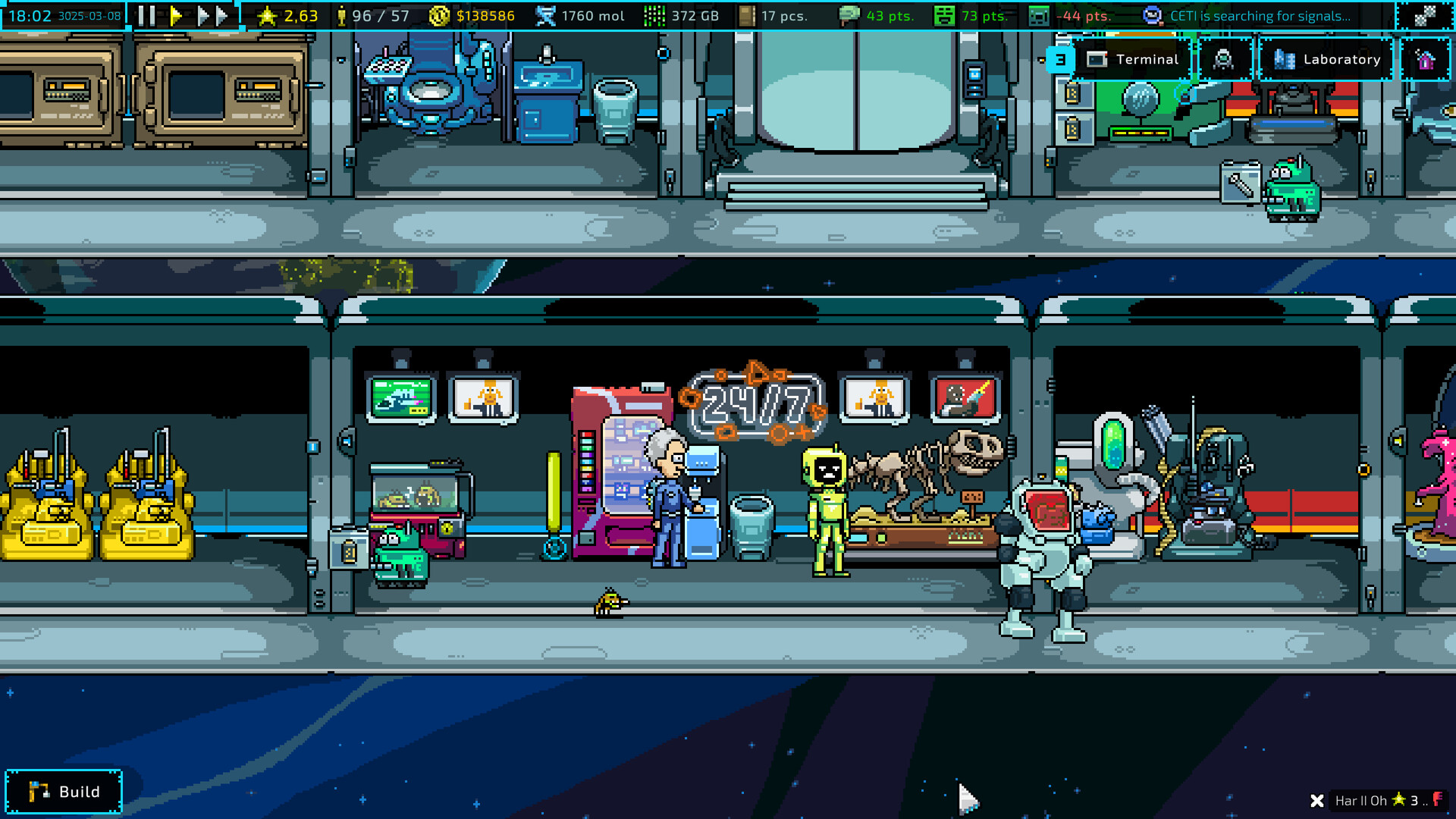Click the trophy icon showing 96 / 57
This screenshot has height=819, width=1456.
point(342,15)
